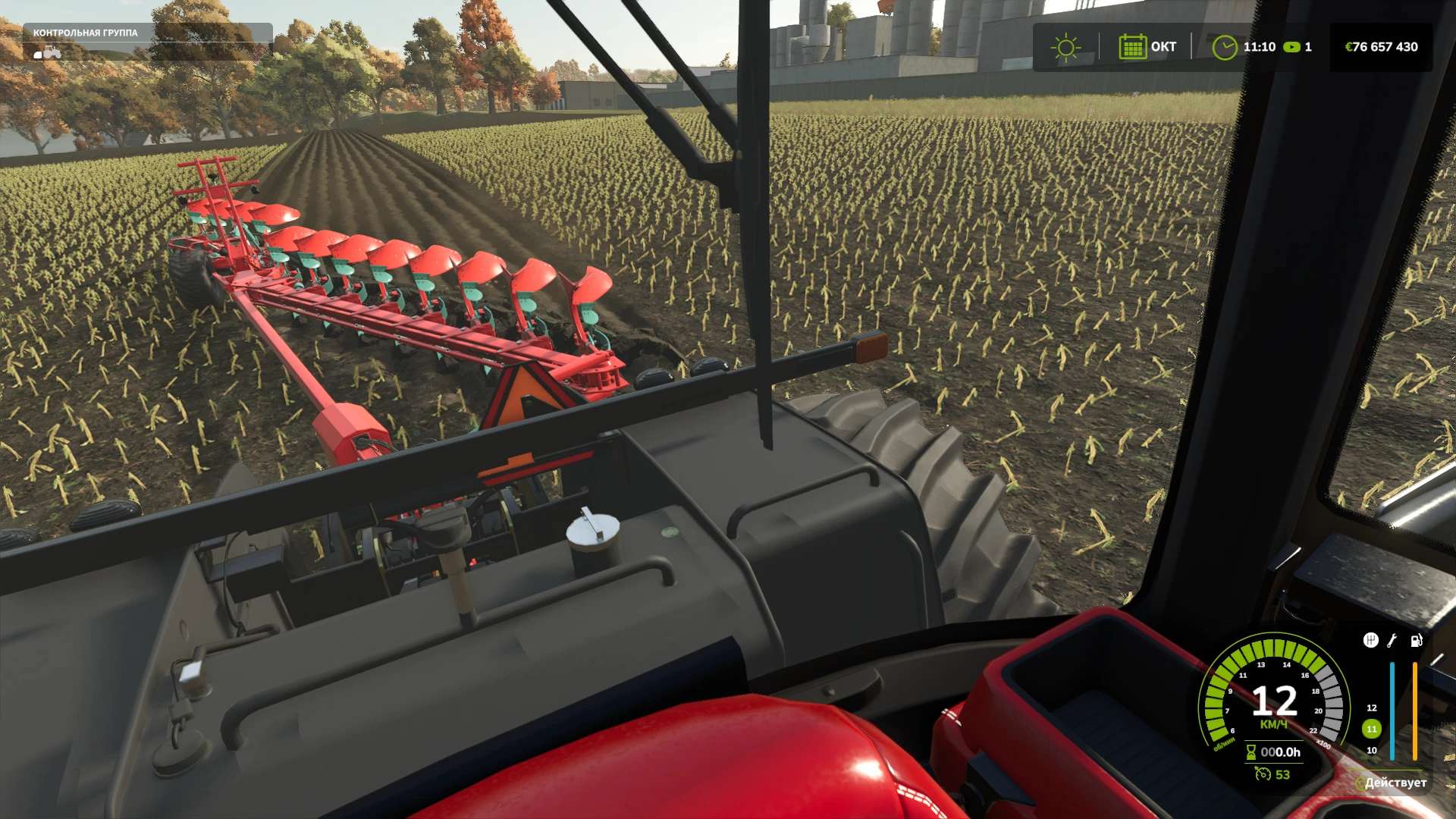Select the tractor icon in control group
1456x819 pixels.
pos(49,52)
